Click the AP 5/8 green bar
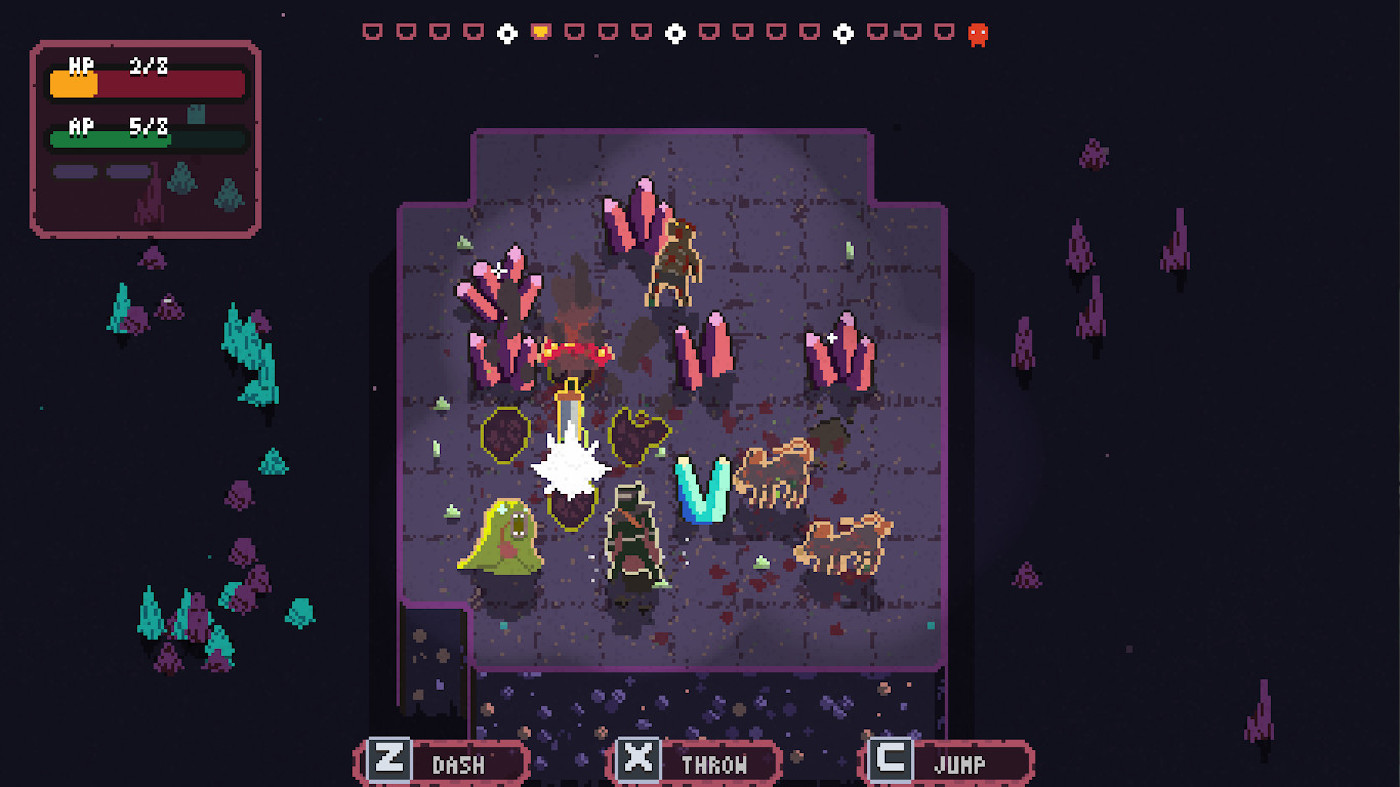Screen dimensions: 1400x787 147,139
